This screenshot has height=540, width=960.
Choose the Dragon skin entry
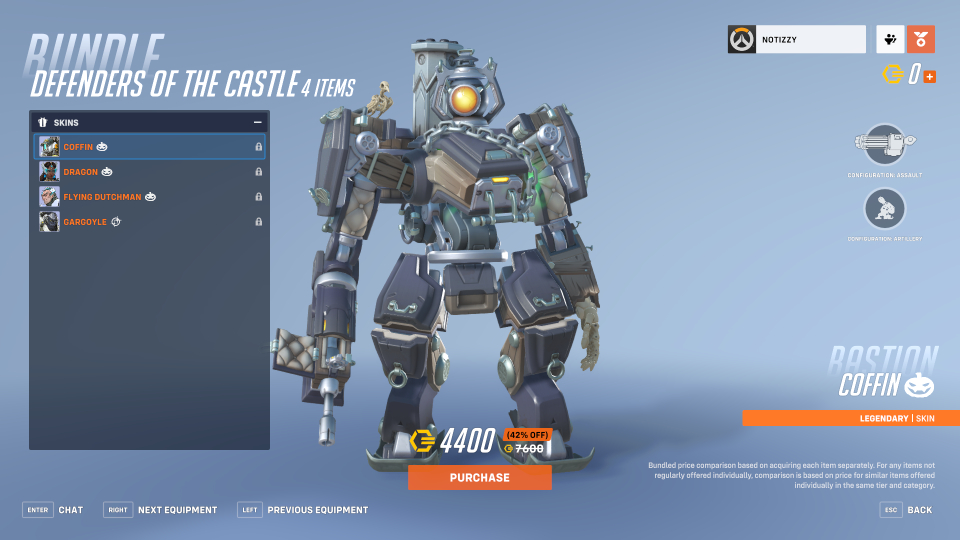pyautogui.click(x=150, y=172)
